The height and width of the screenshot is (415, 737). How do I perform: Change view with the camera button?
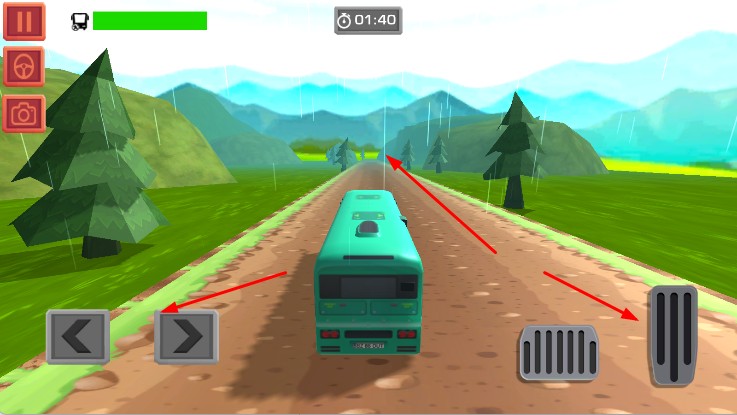click(23, 112)
